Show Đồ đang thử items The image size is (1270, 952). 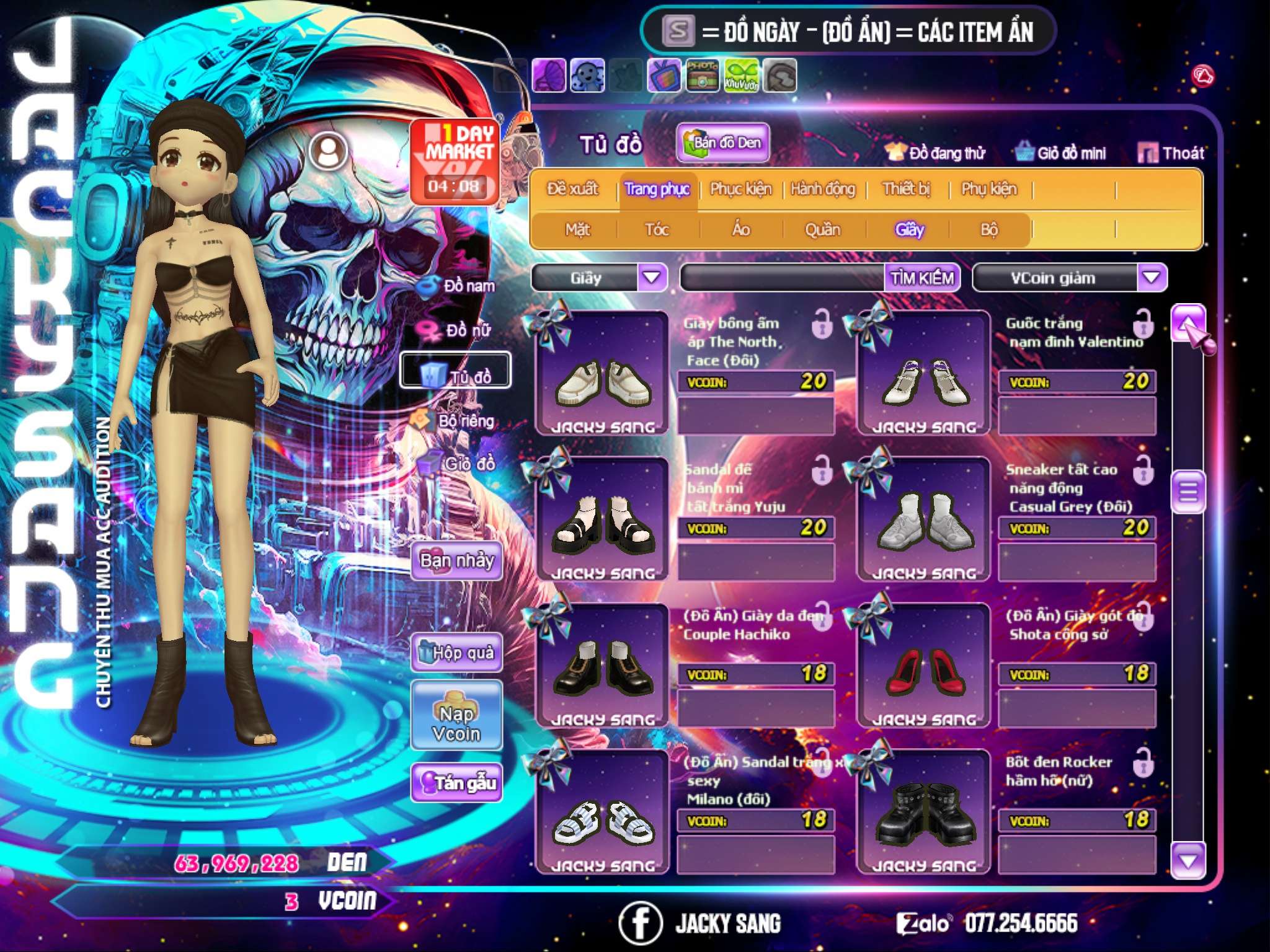click(936, 153)
